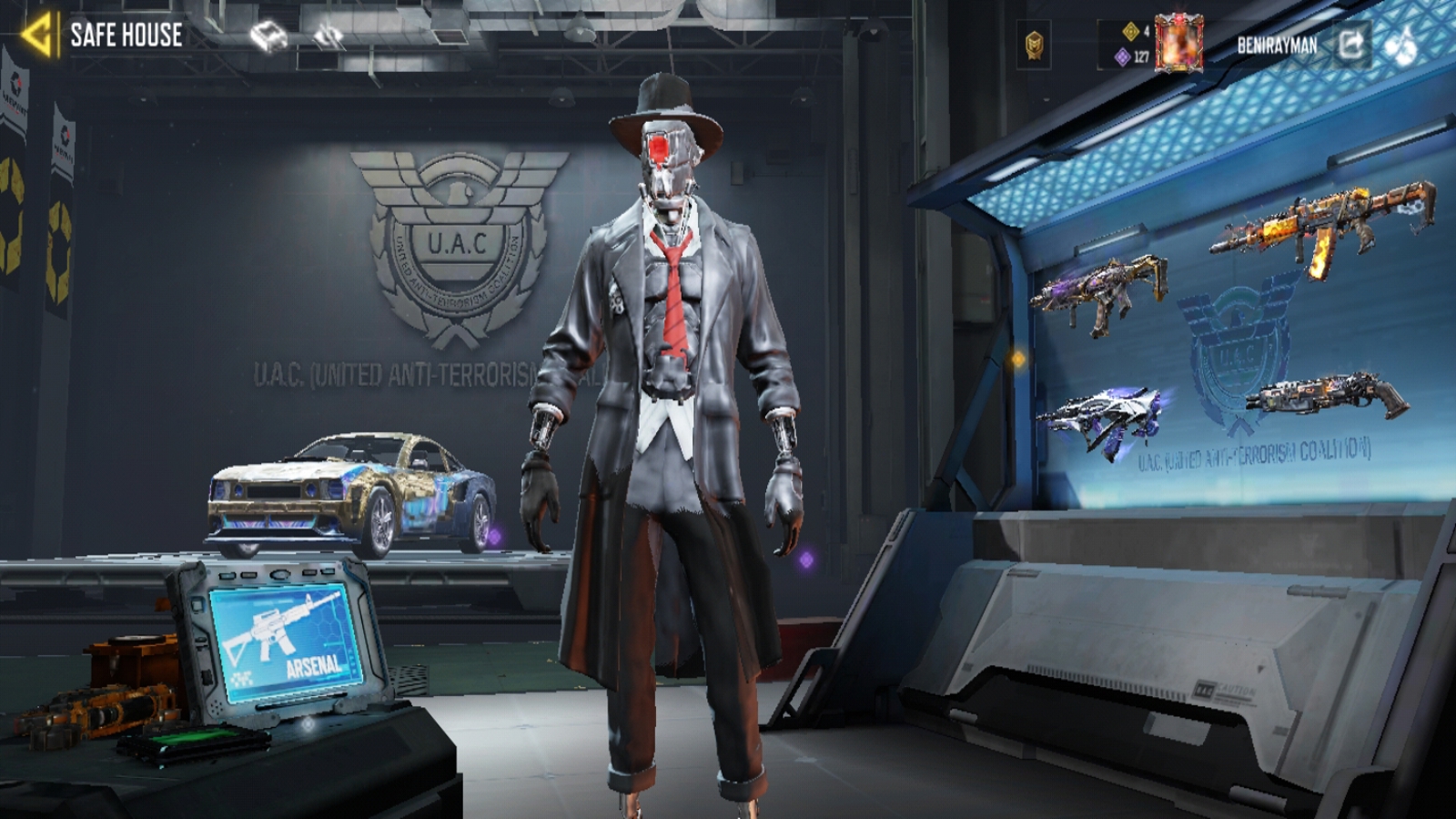View the player avatar frame
The image size is (1456, 819).
pyautogui.click(x=1178, y=43)
